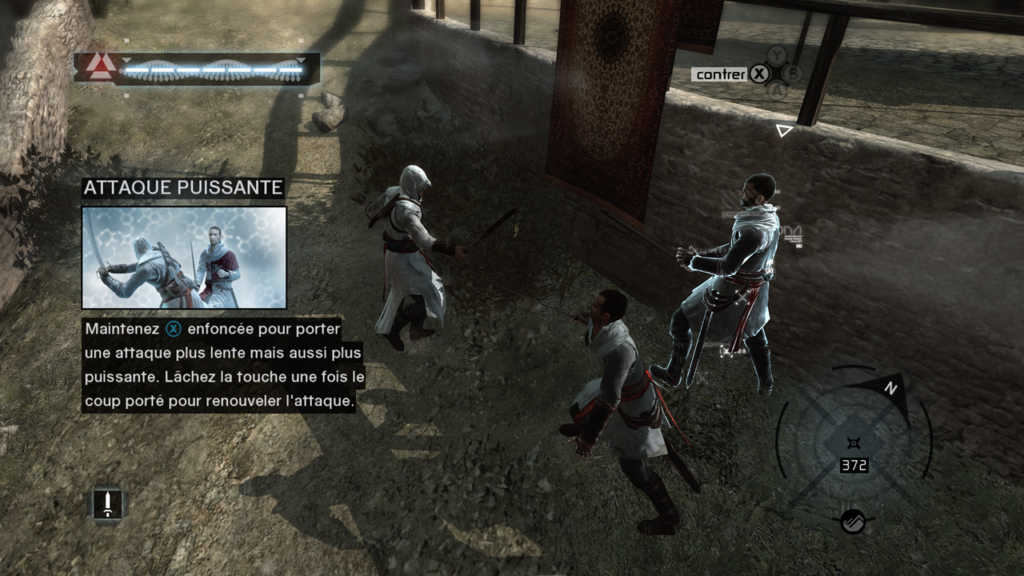Select the sword weapon icon
Screen dimensions: 1024x576
click(108, 502)
